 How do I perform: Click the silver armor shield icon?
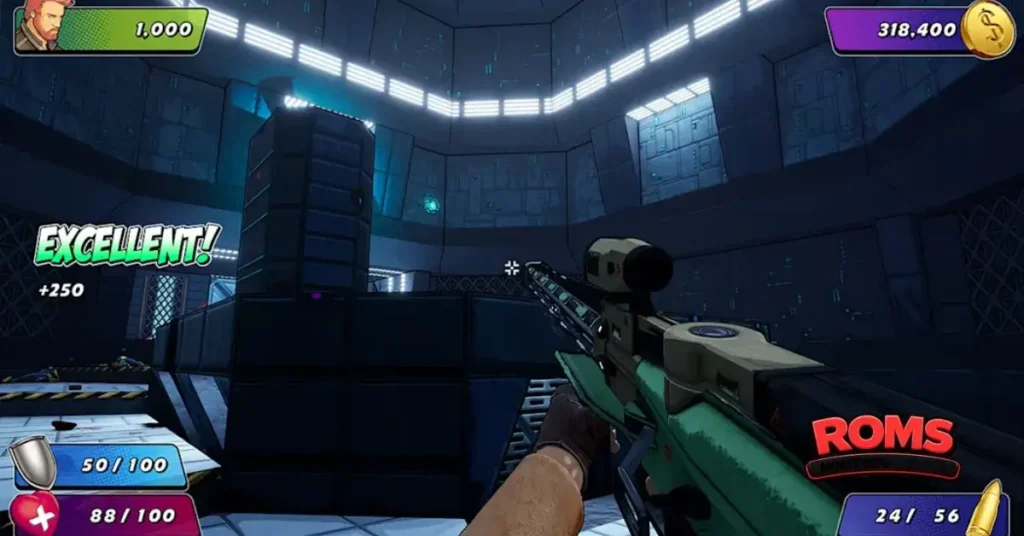33,463
